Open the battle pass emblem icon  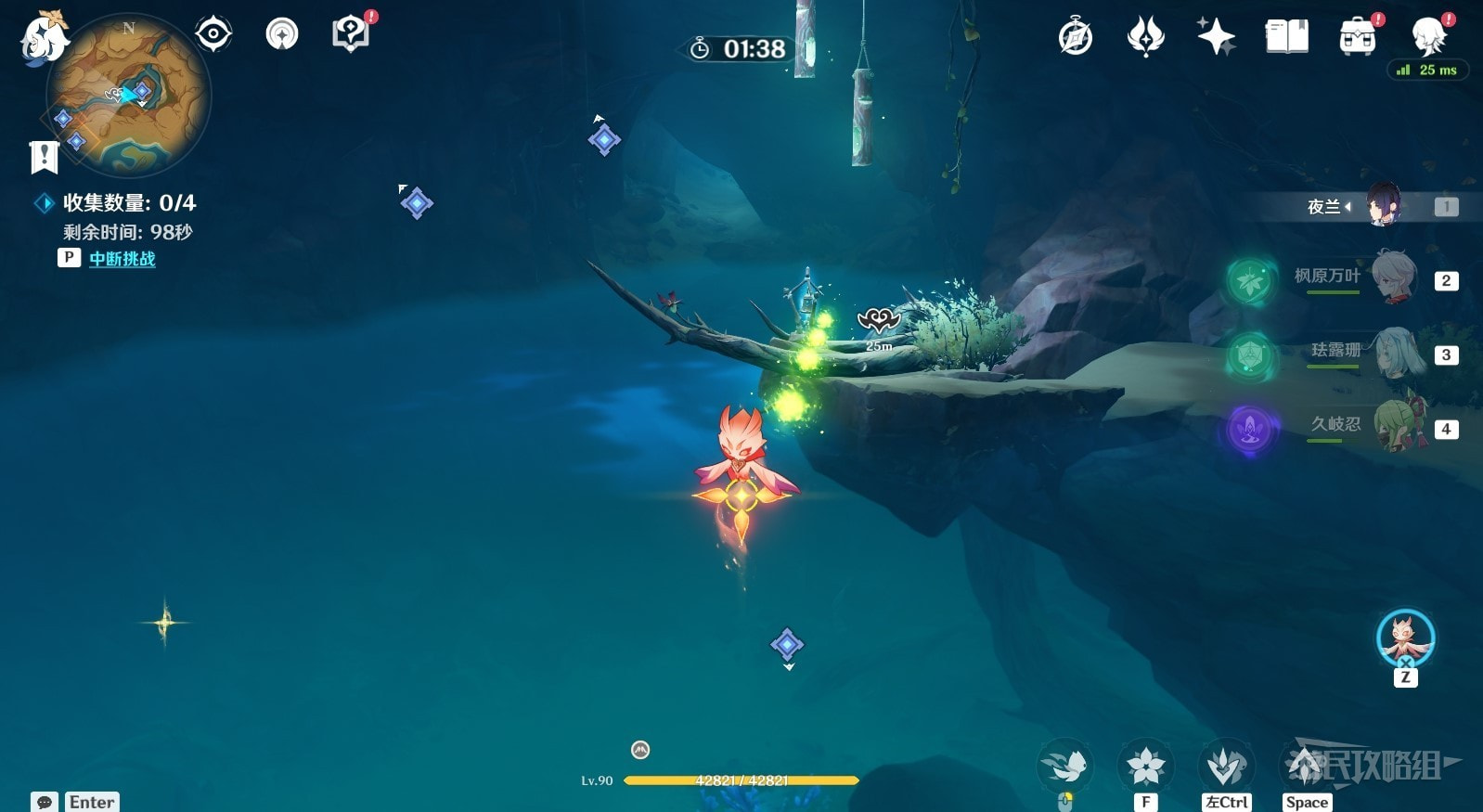[1146, 37]
